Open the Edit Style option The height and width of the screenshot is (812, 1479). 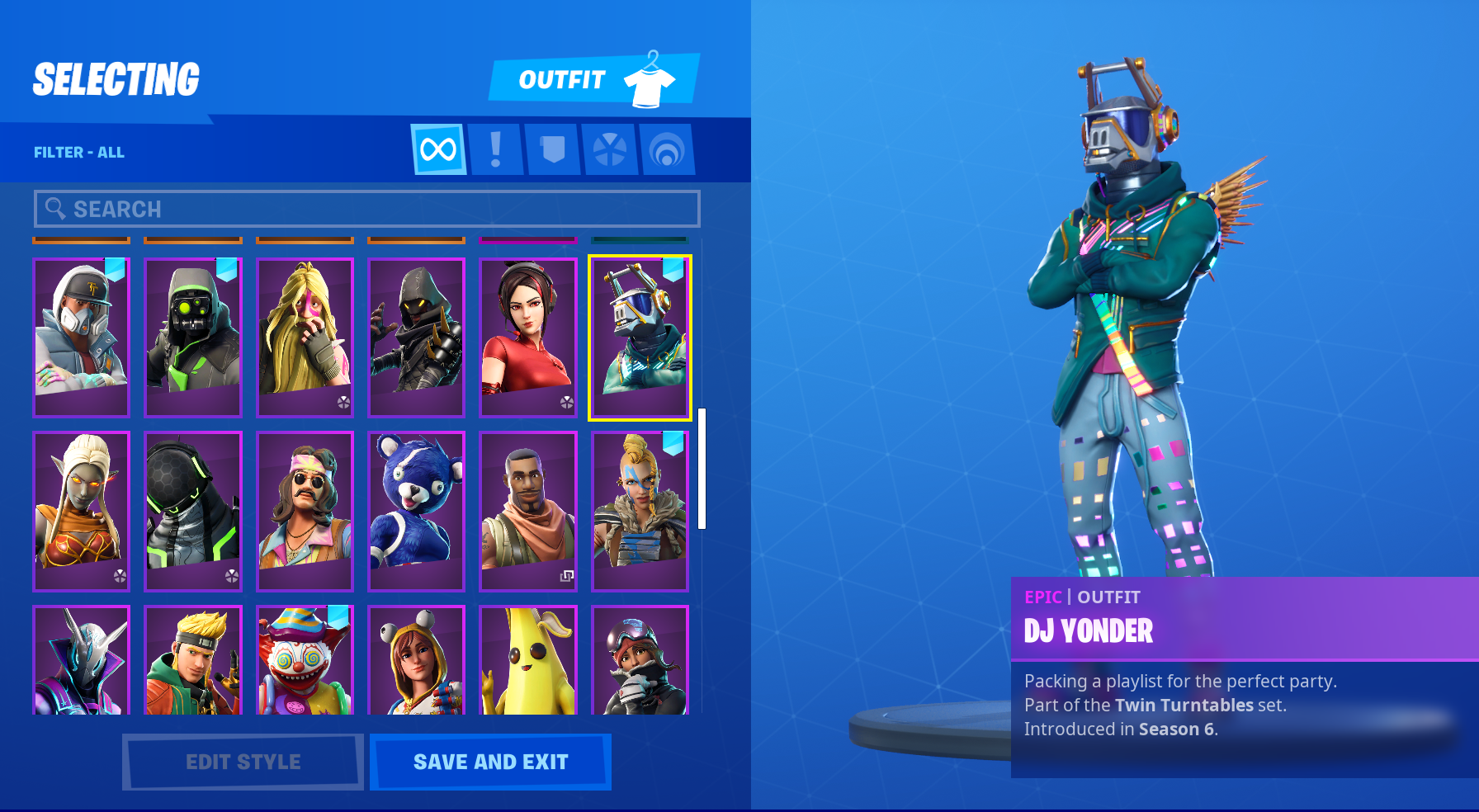click(243, 762)
